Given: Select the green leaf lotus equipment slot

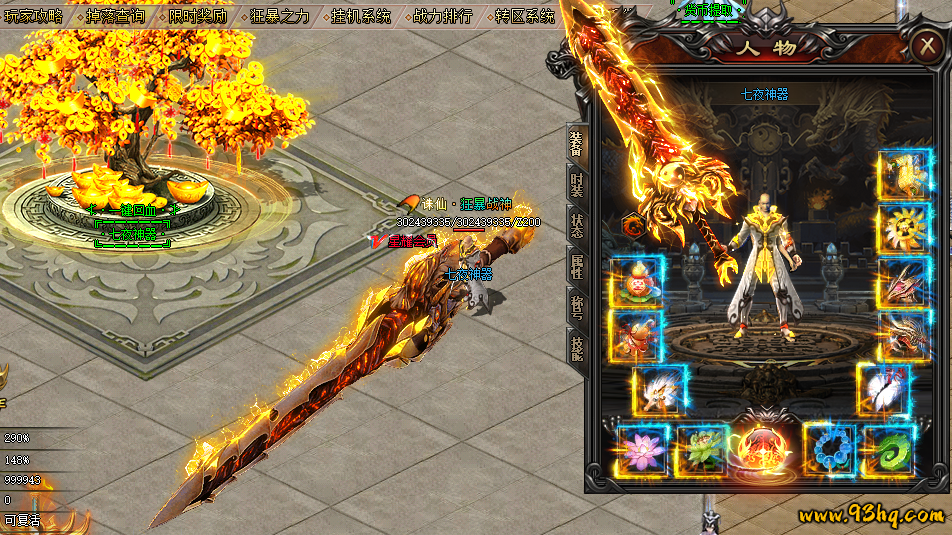Looking at the screenshot, I should point(700,450).
